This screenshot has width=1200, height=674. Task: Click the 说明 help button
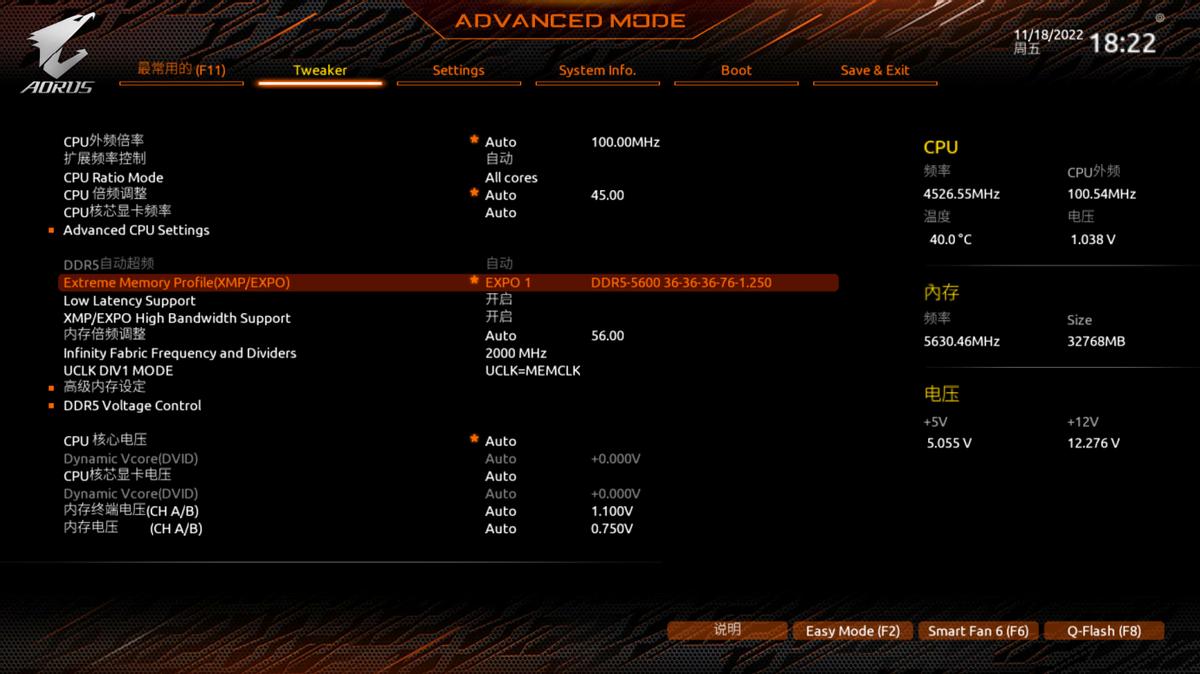pos(727,630)
